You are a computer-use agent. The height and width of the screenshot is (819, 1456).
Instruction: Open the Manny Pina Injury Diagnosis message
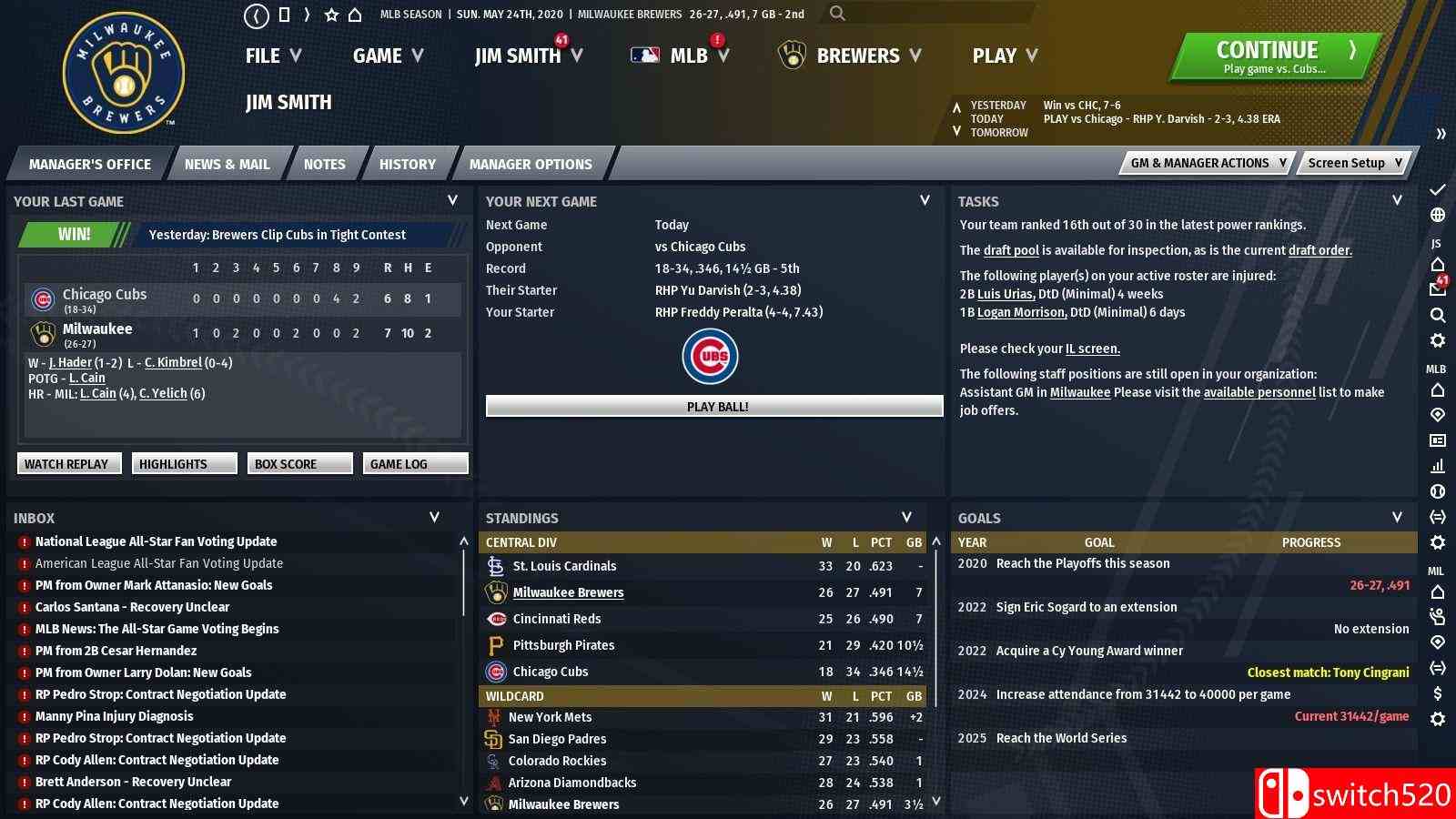pyautogui.click(x=115, y=716)
